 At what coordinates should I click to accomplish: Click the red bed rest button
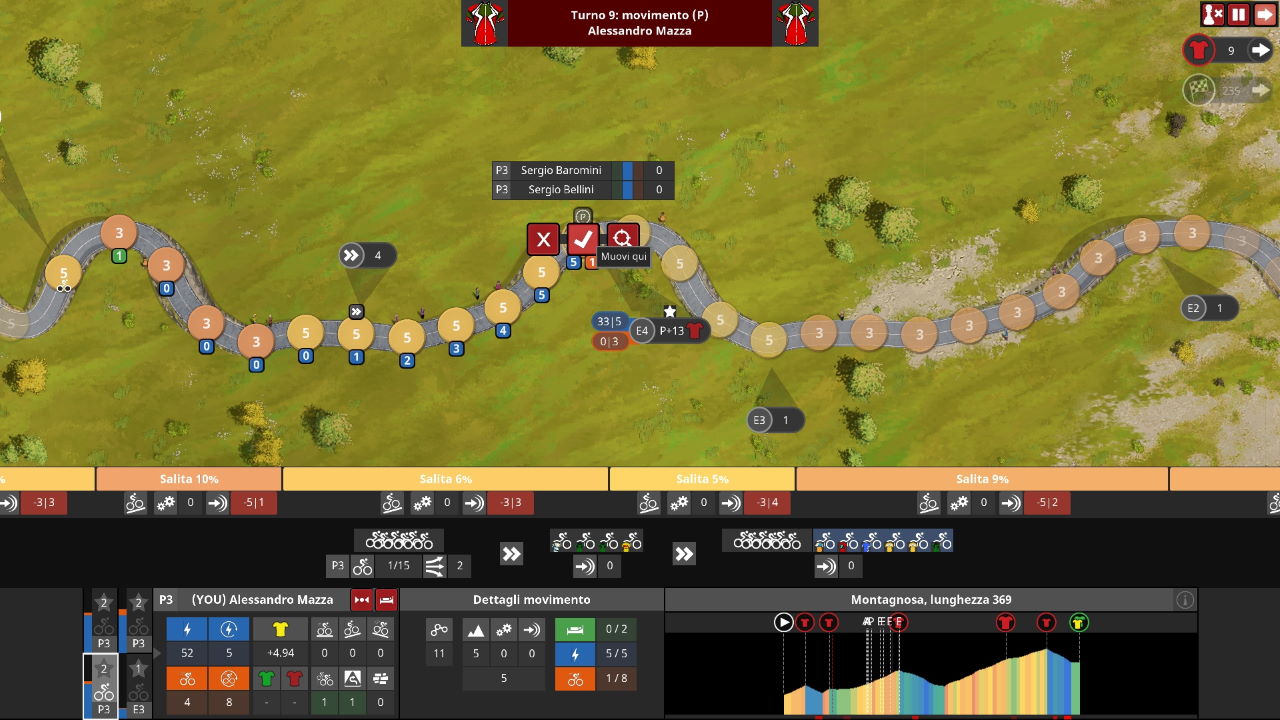click(386, 600)
